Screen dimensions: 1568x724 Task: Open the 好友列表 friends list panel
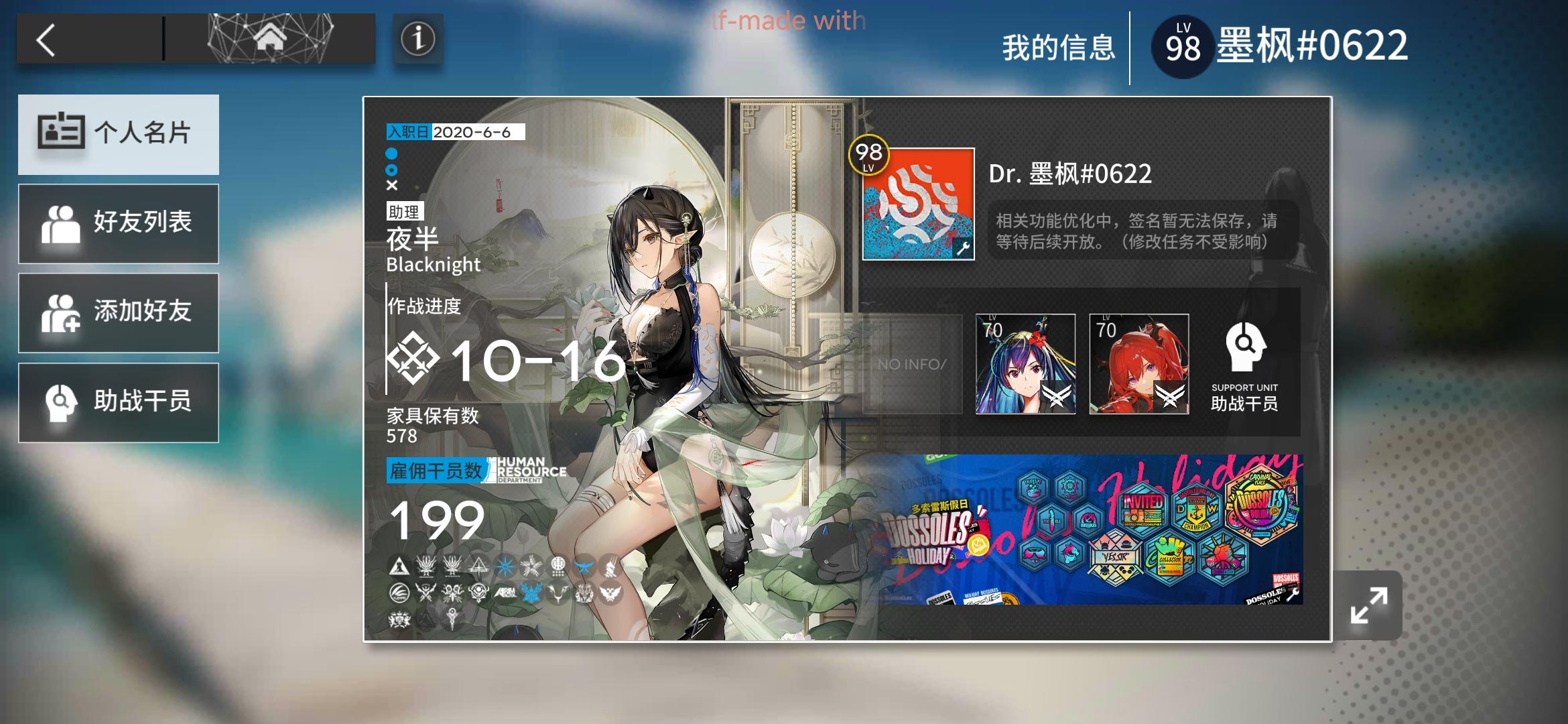119,223
